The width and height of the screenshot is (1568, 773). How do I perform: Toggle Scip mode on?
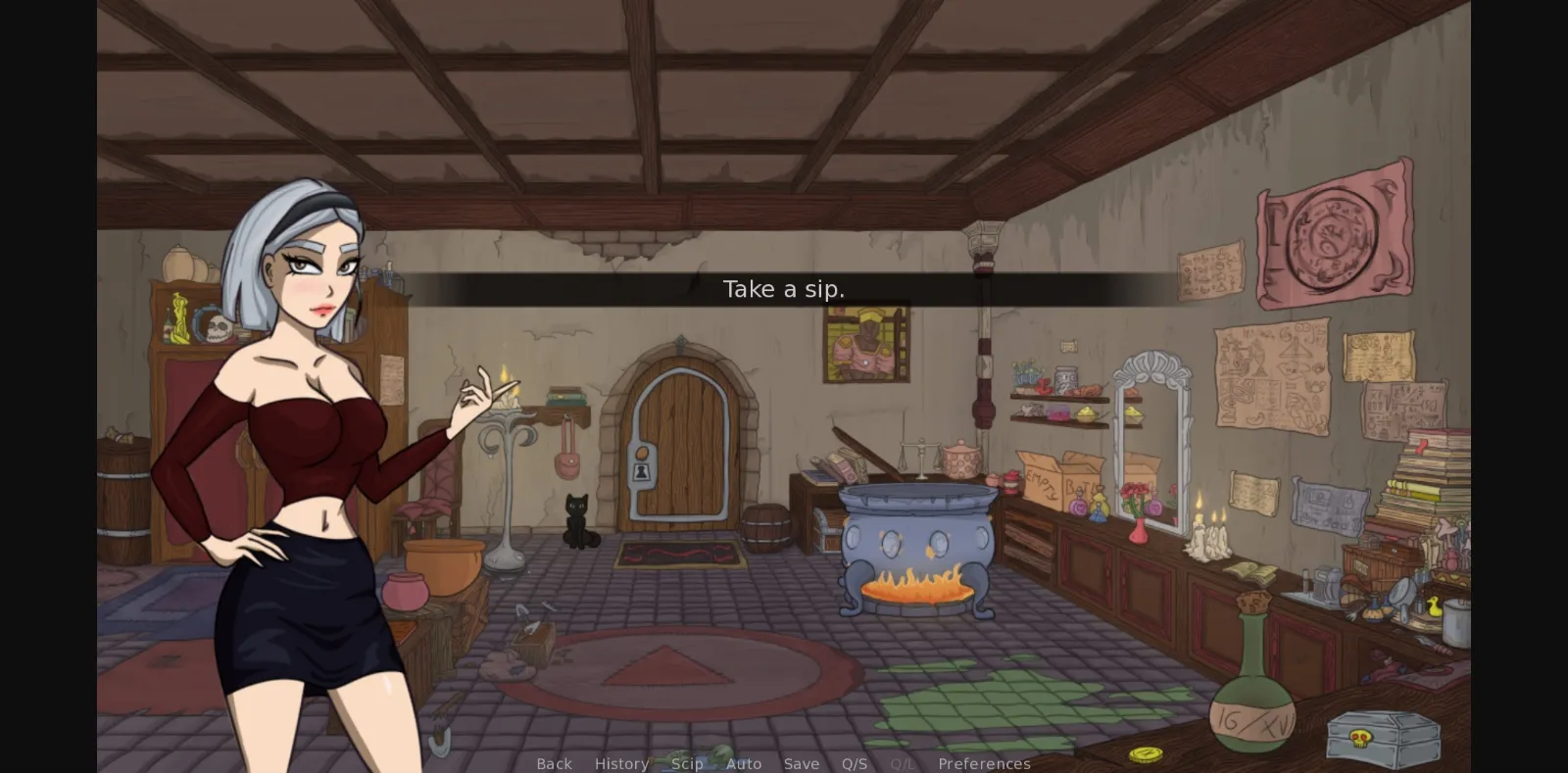pos(688,763)
